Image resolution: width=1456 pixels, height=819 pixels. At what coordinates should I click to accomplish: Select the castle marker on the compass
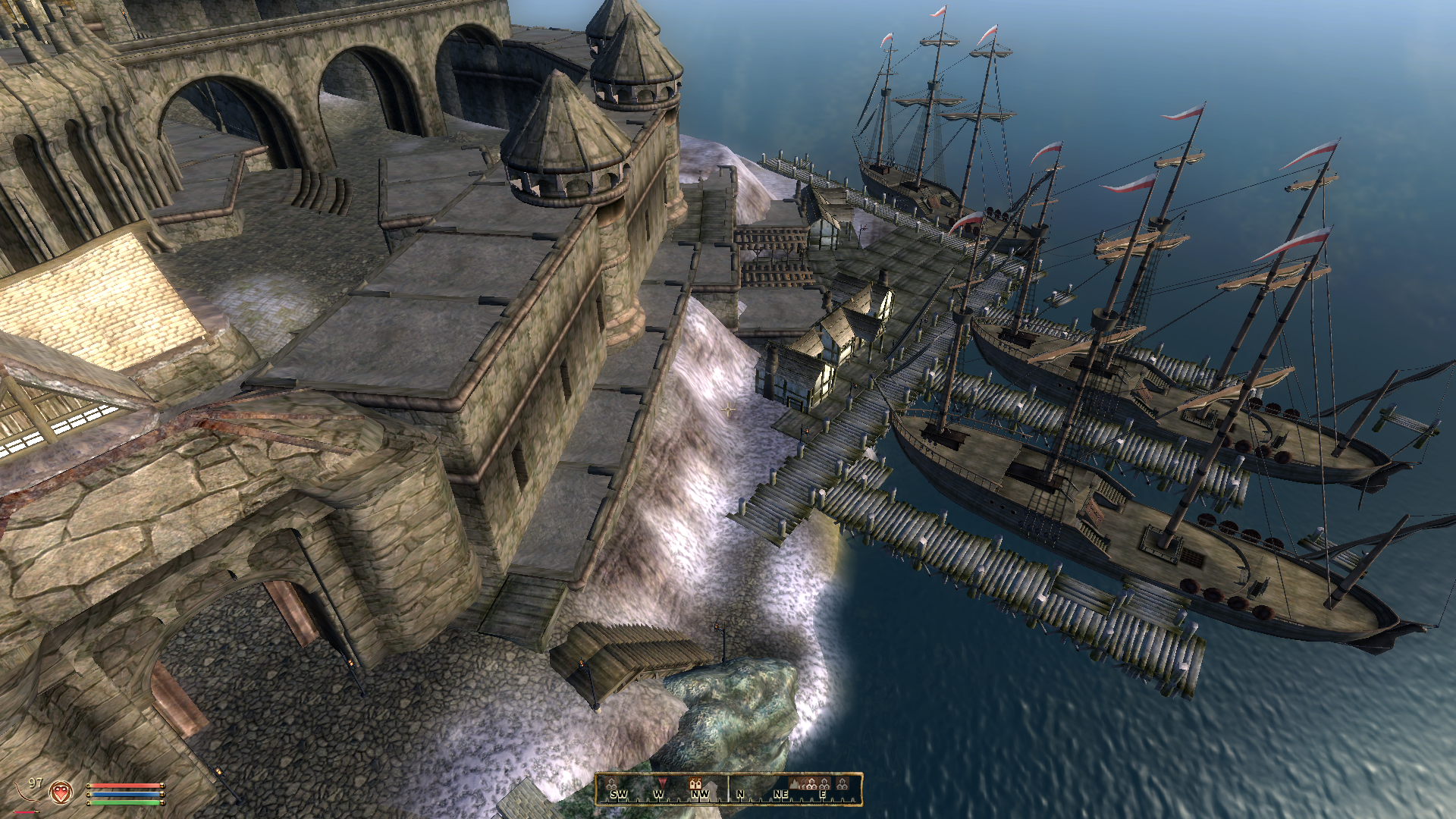(x=695, y=783)
